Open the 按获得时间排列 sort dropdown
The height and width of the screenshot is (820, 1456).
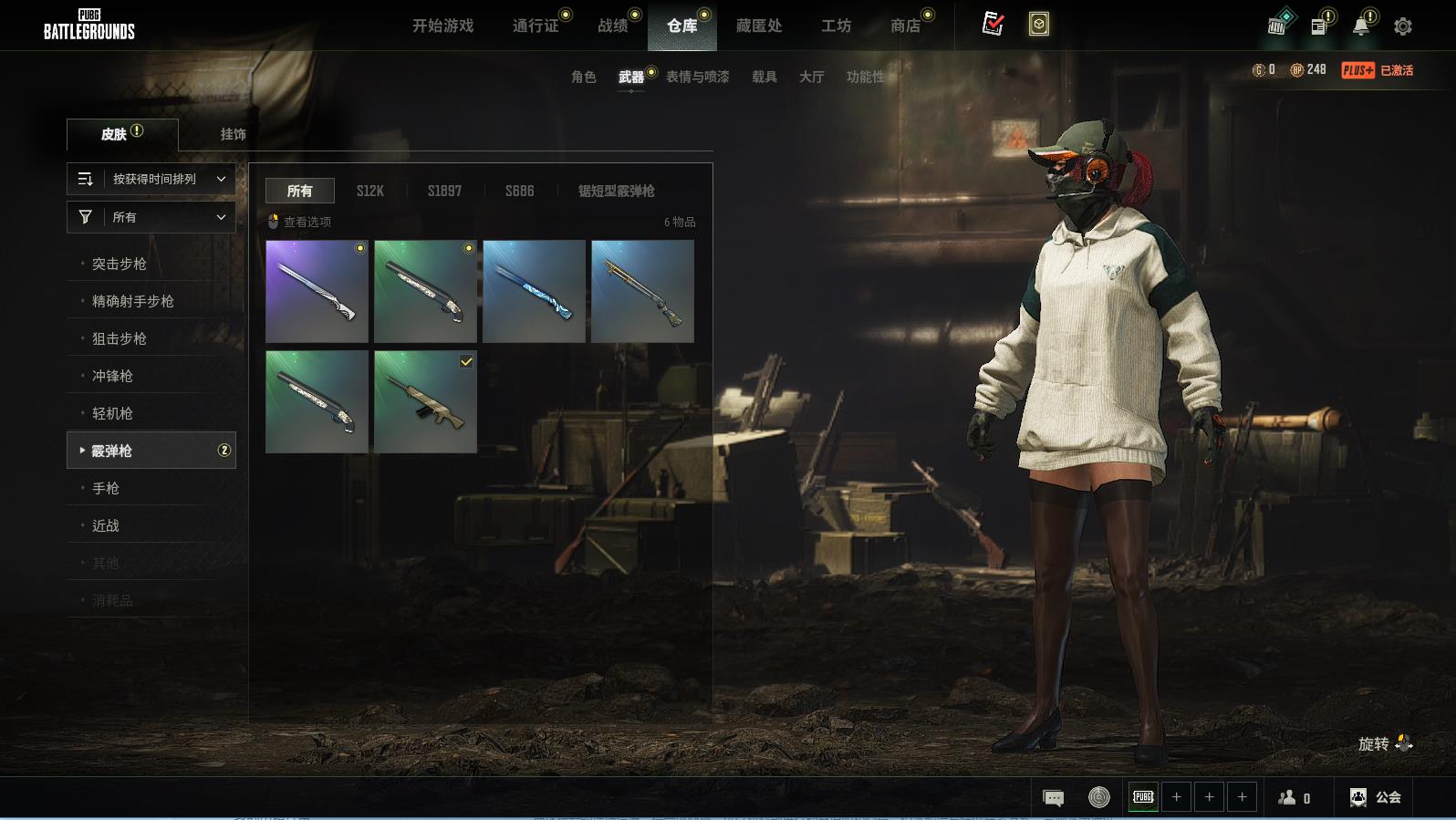(151, 179)
